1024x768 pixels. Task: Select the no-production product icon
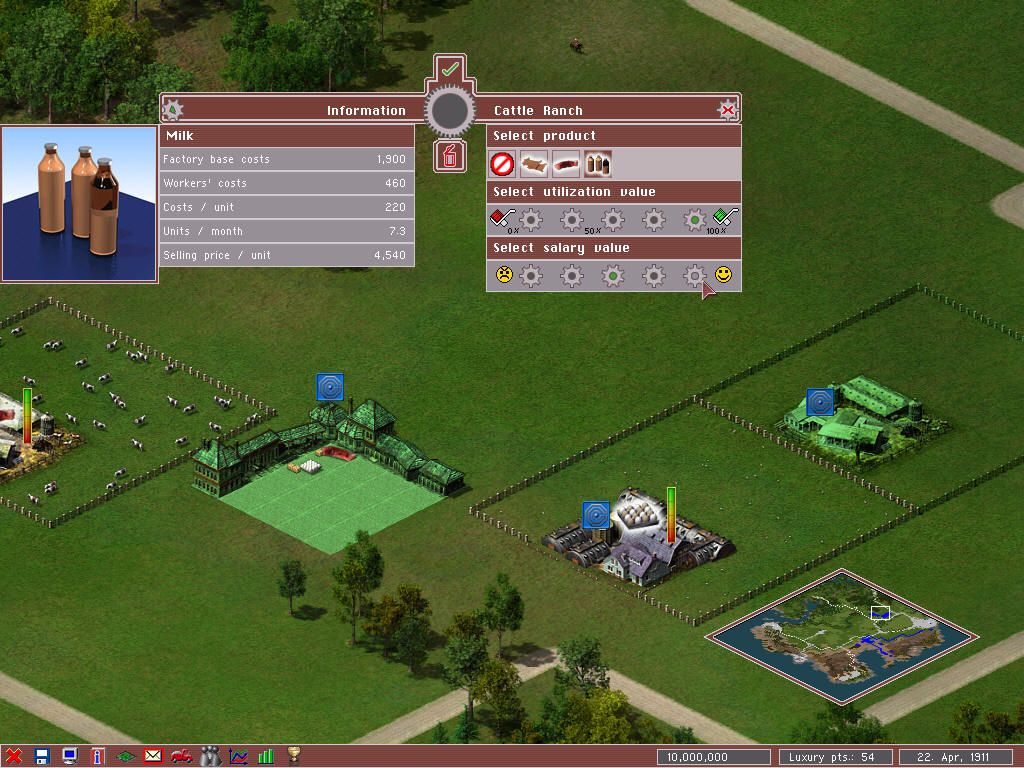point(502,164)
